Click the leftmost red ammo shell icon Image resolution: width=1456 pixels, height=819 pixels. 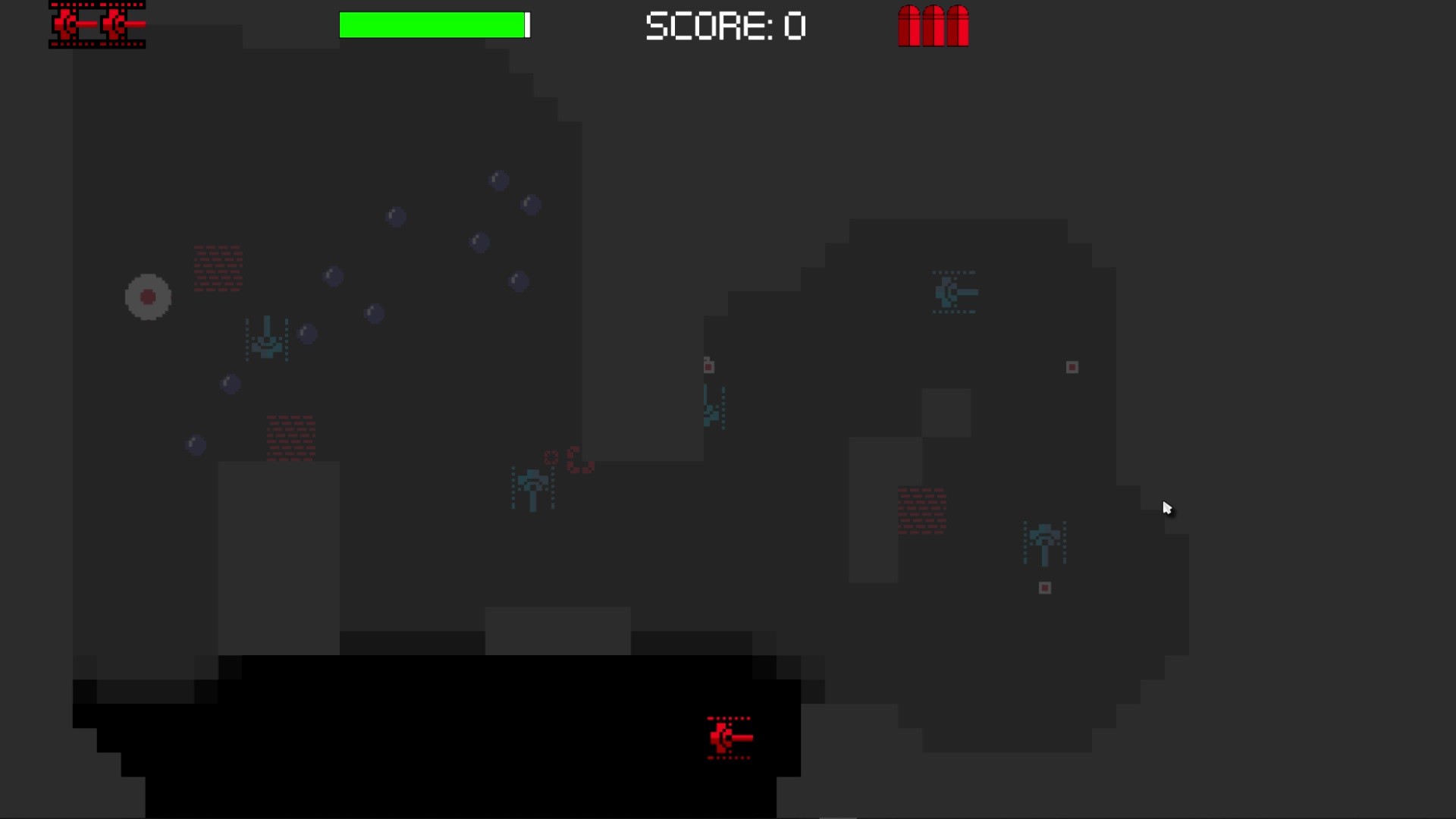(x=908, y=26)
